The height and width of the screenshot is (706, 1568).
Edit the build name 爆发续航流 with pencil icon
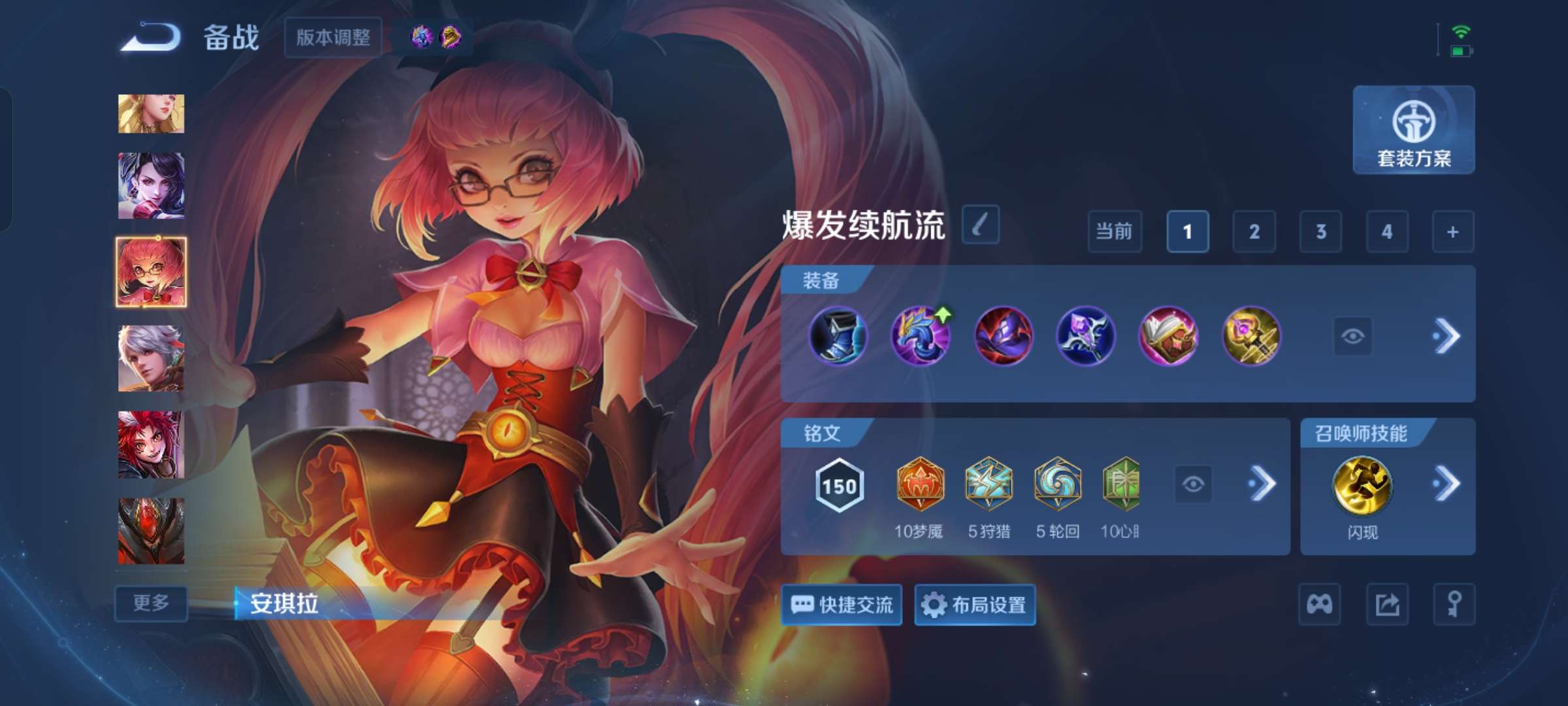pos(980,224)
